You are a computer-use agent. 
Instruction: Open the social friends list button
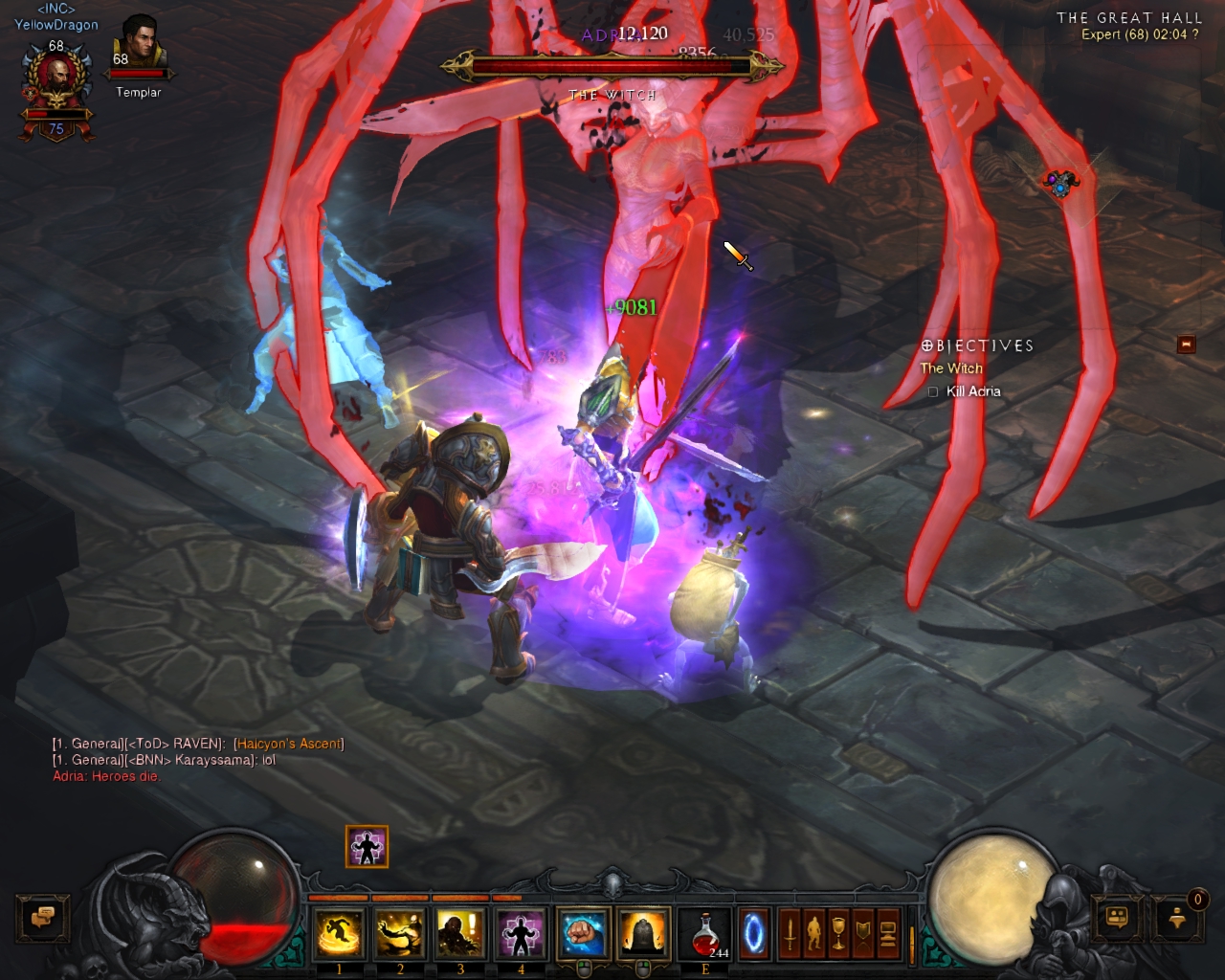click(1117, 918)
